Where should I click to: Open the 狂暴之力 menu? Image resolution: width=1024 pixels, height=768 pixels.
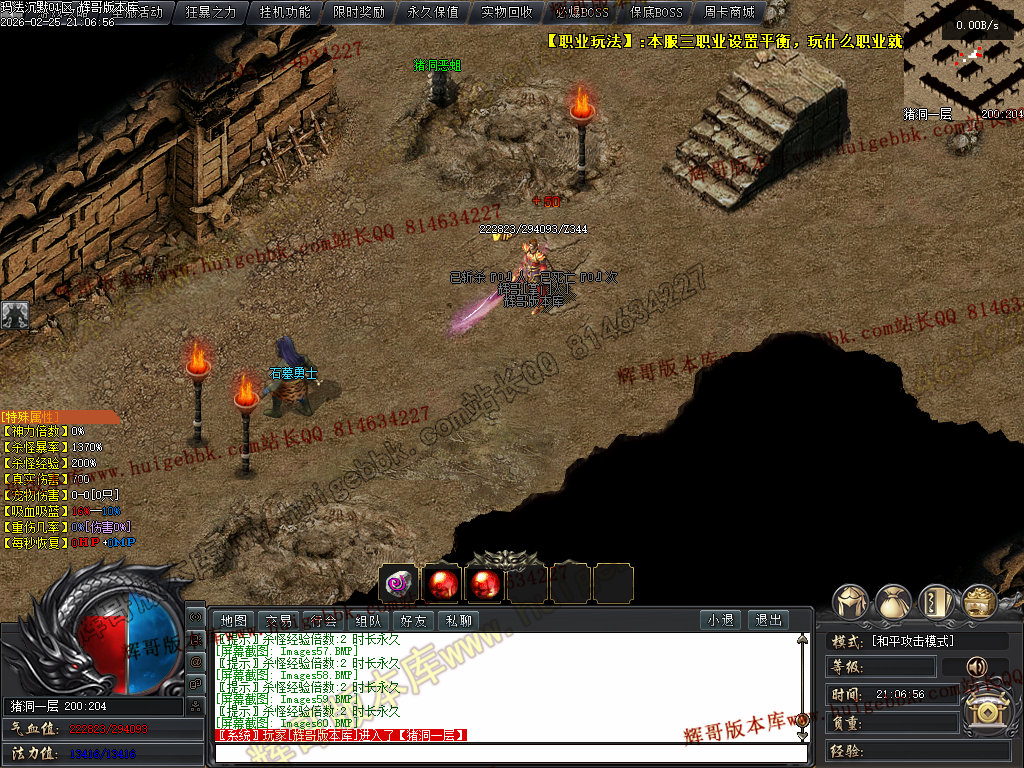tap(211, 13)
